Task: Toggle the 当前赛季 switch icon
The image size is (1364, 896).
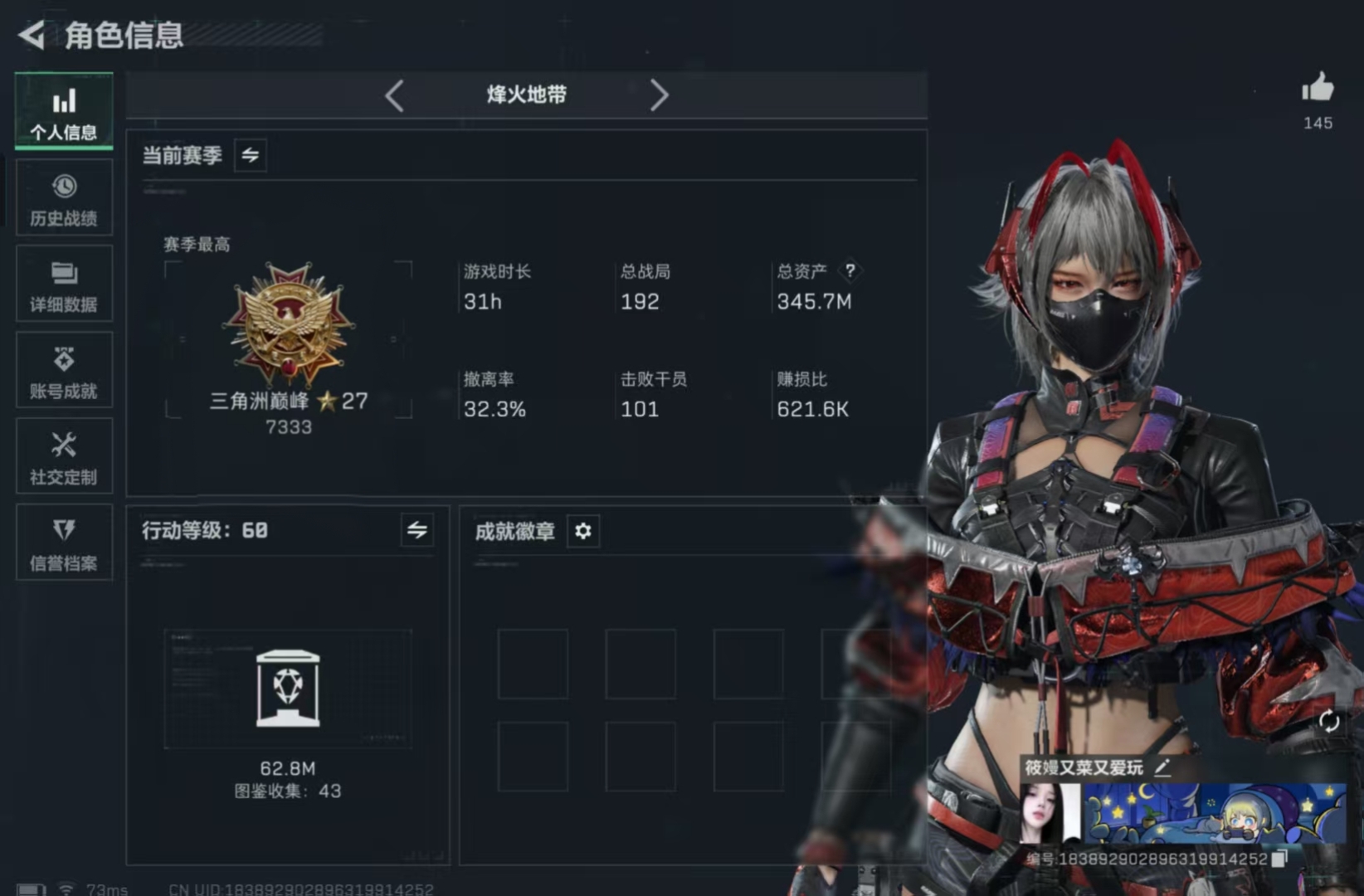Action: coord(251,155)
